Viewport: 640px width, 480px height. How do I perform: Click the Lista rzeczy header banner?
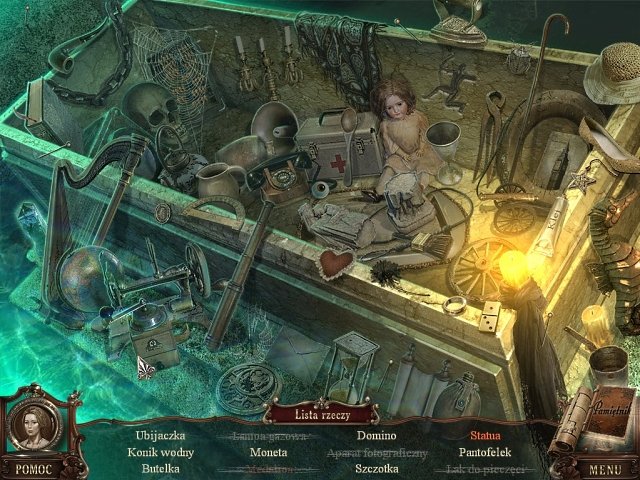(x=321, y=413)
